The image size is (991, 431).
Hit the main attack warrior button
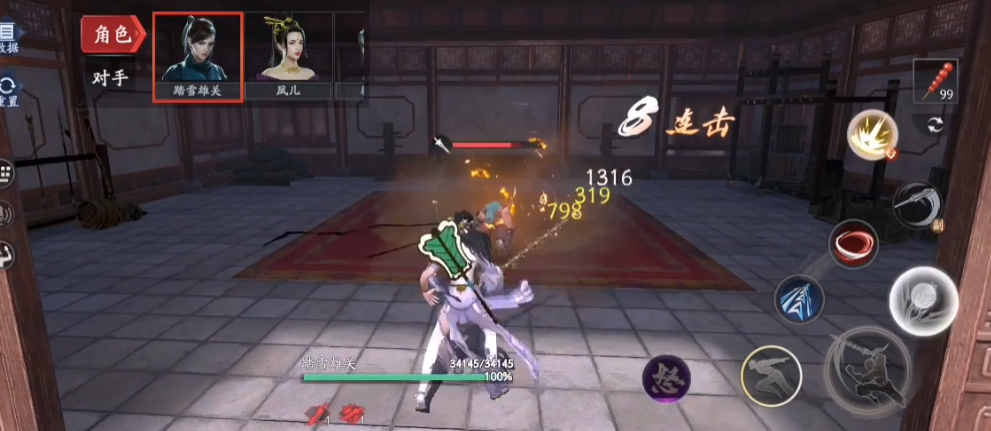click(x=867, y=366)
